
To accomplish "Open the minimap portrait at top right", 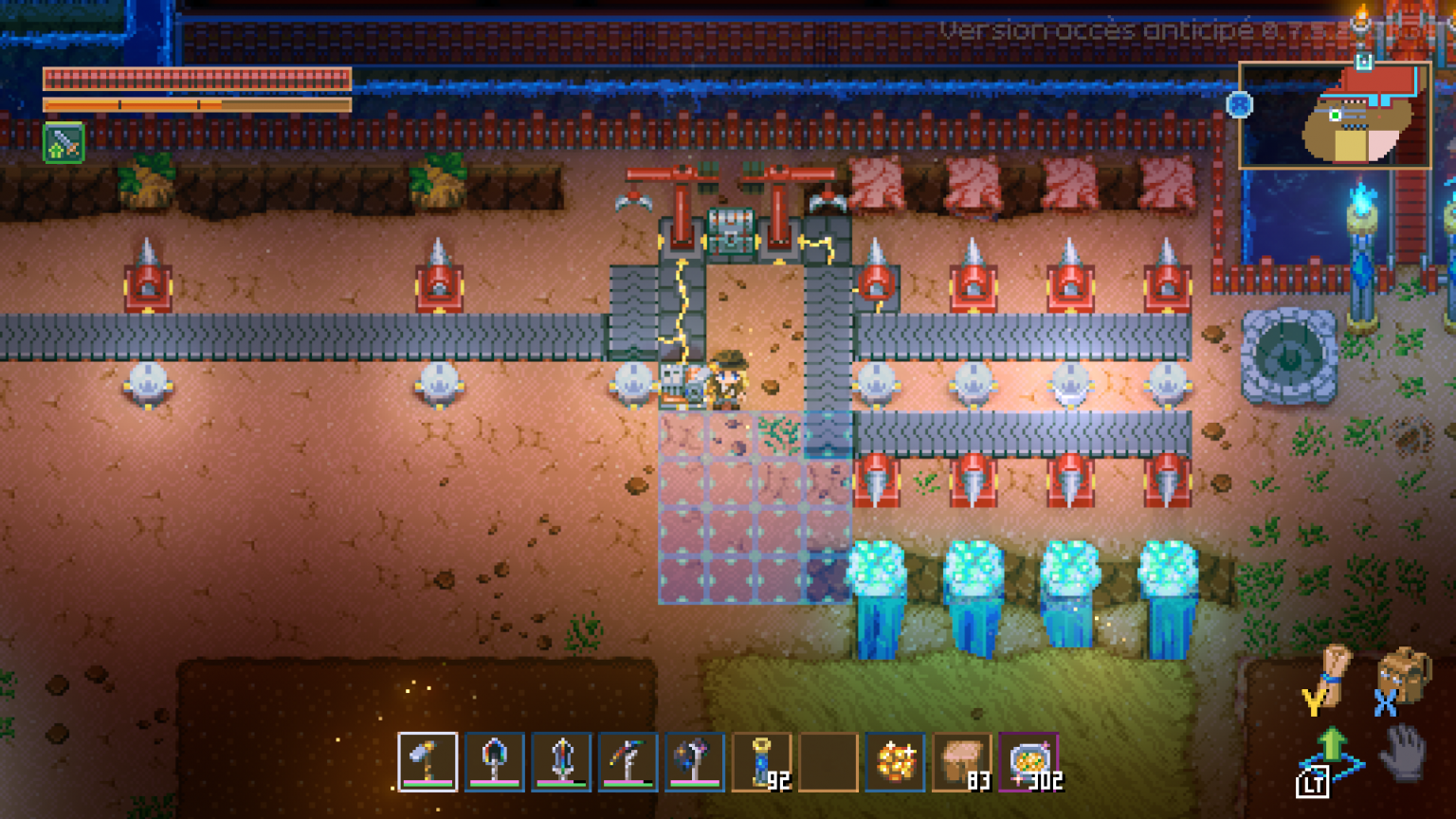I will coord(1337,116).
